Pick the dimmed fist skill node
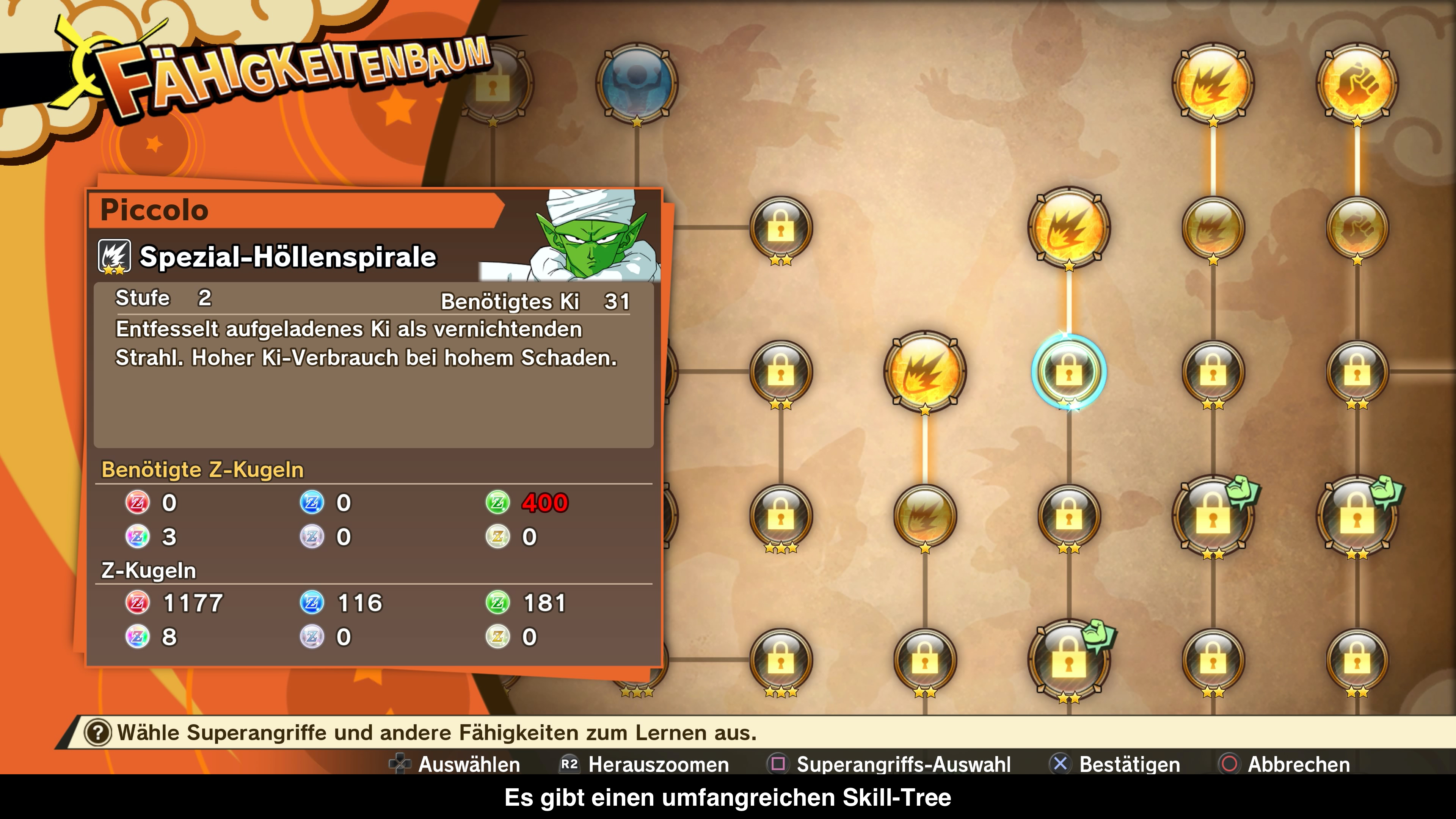1456x819 pixels. pos(1357,227)
